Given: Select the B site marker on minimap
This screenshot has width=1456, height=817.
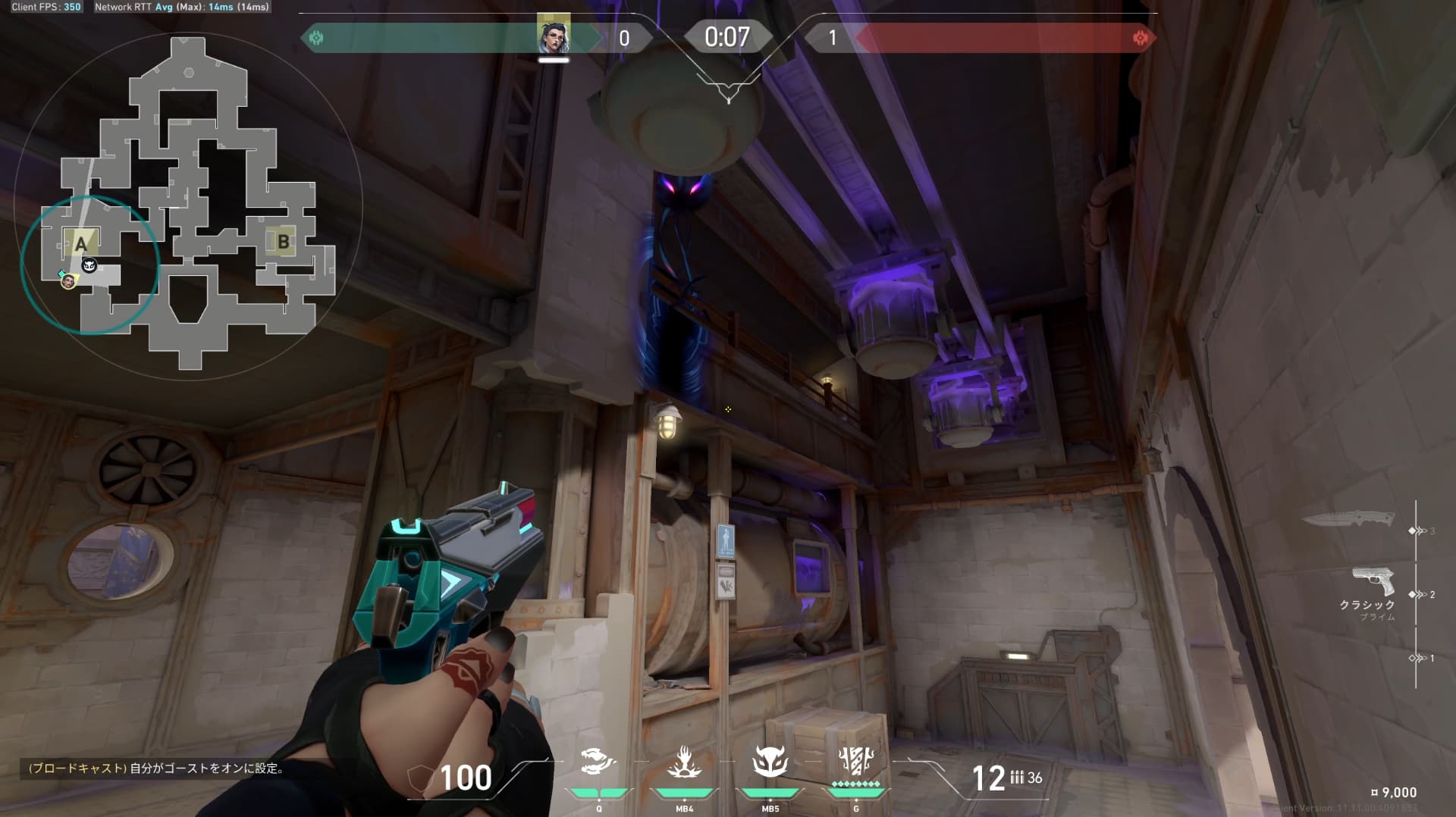Looking at the screenshot, I should coord(283,242).
